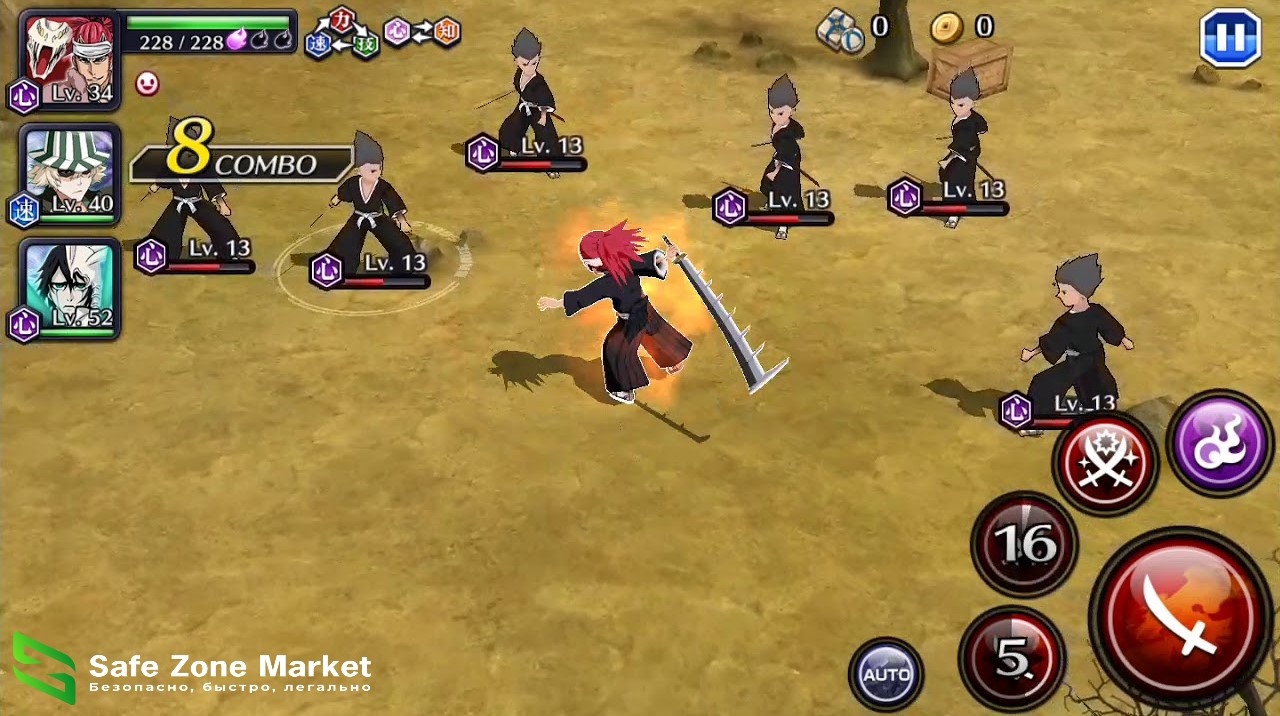The height and width of the screenshot is (716, 1280).
Task: Select the skill on 5 cooldown
Action: pyautogui.click(x=1012, y=659)
